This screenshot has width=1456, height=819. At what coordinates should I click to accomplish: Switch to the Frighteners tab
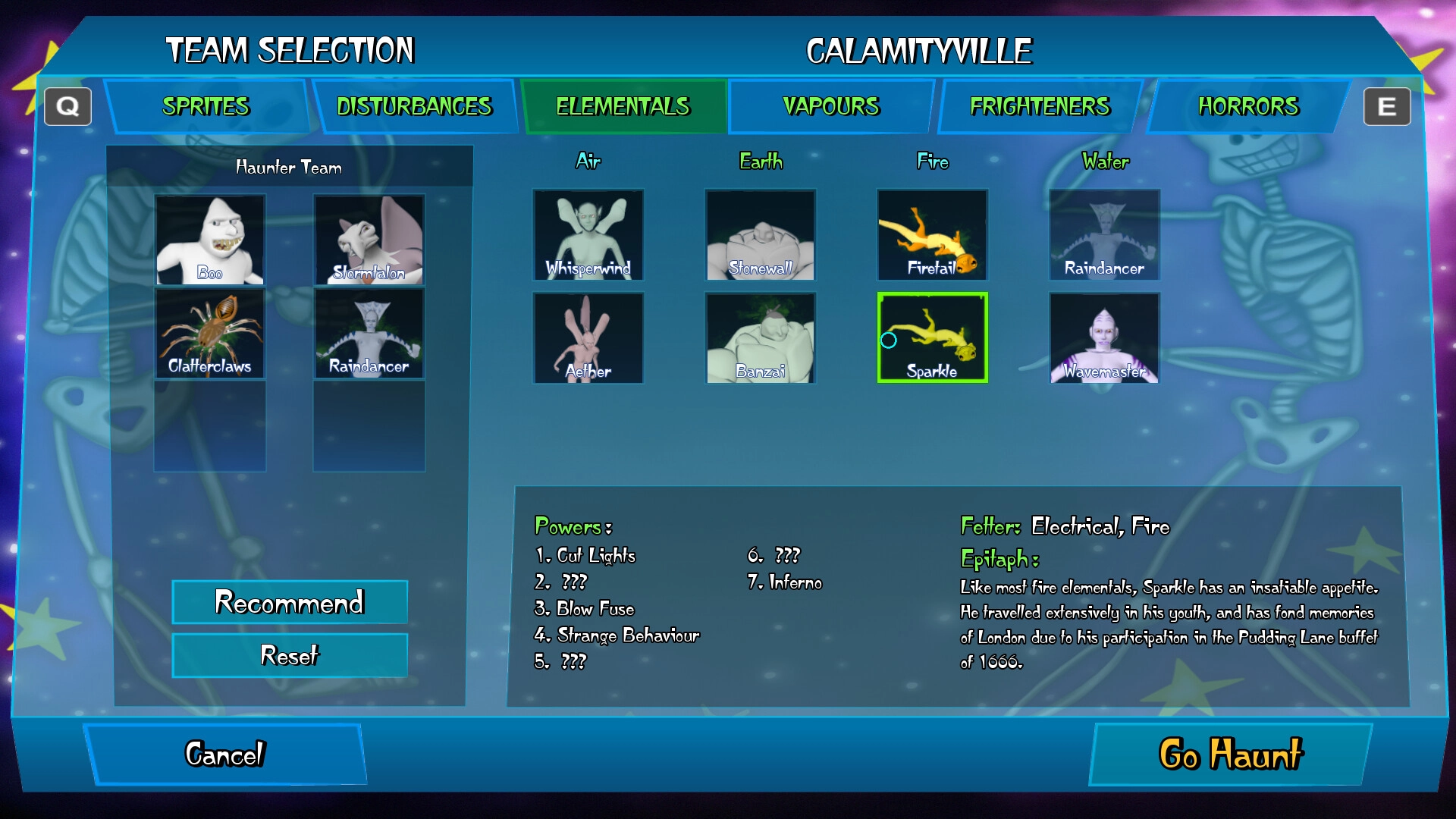1040,107
